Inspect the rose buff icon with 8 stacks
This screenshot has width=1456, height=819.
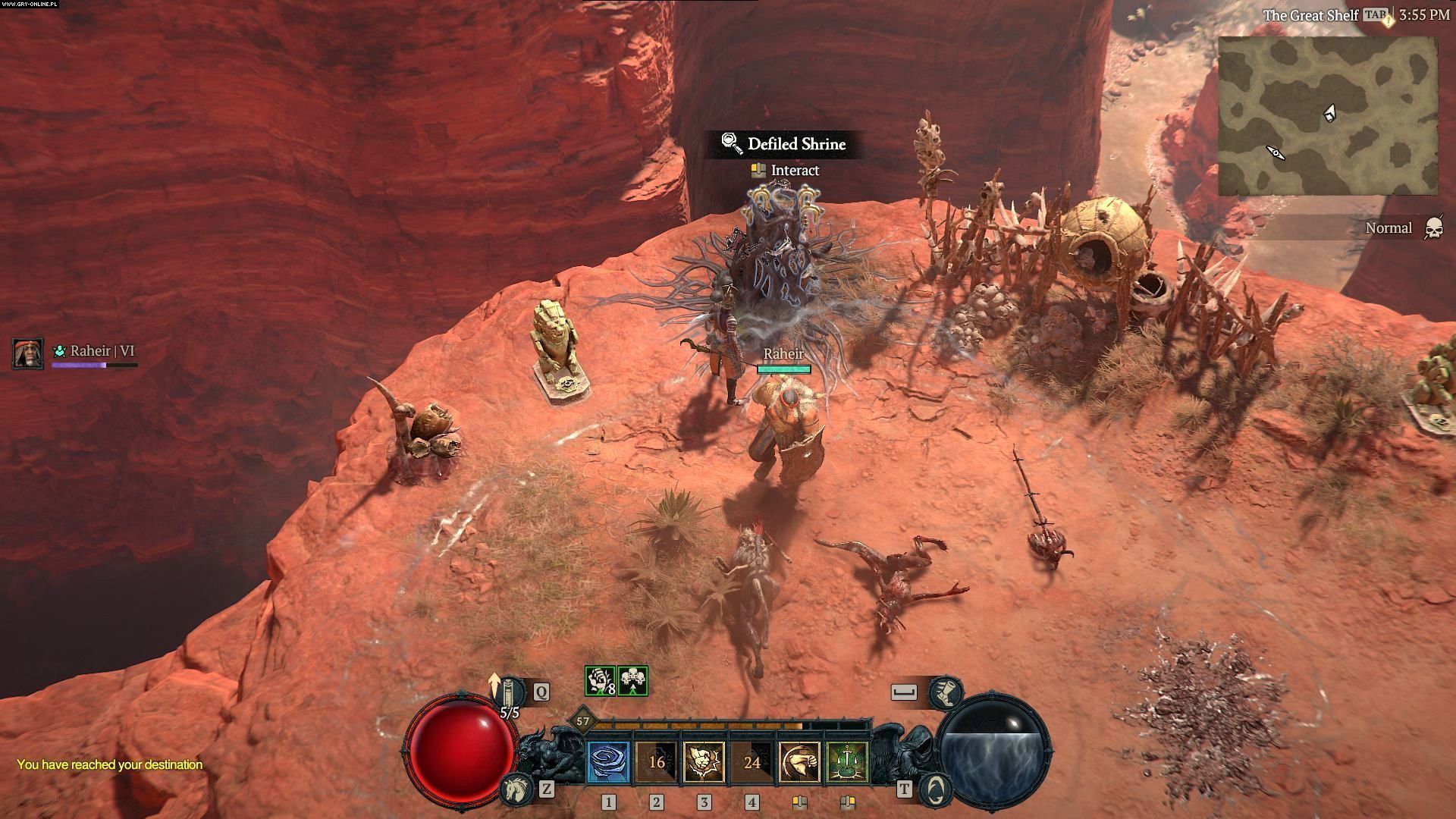click(600, 681)
